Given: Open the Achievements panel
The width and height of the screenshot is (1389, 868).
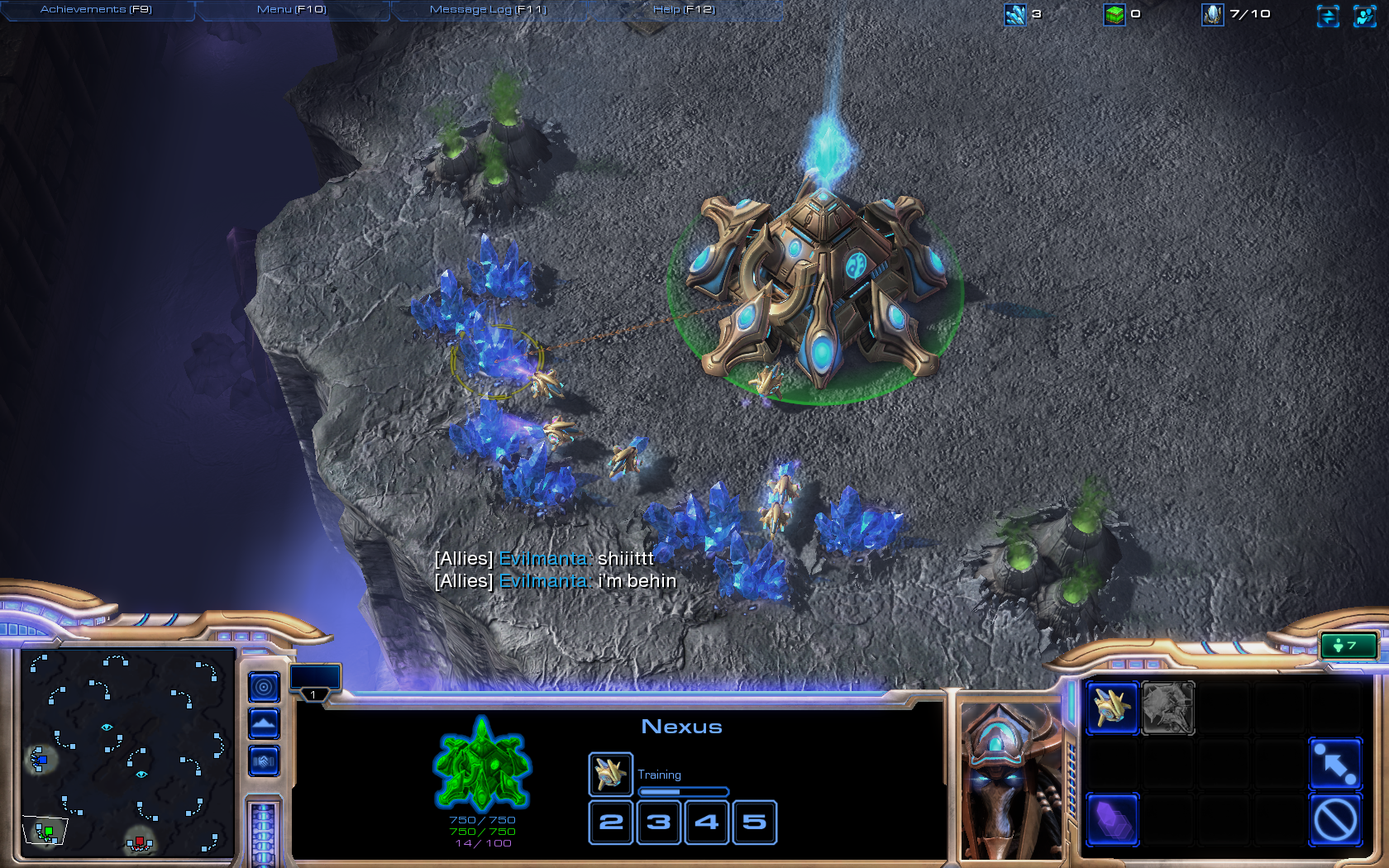Looking at the screenshot, I should 96,10.
